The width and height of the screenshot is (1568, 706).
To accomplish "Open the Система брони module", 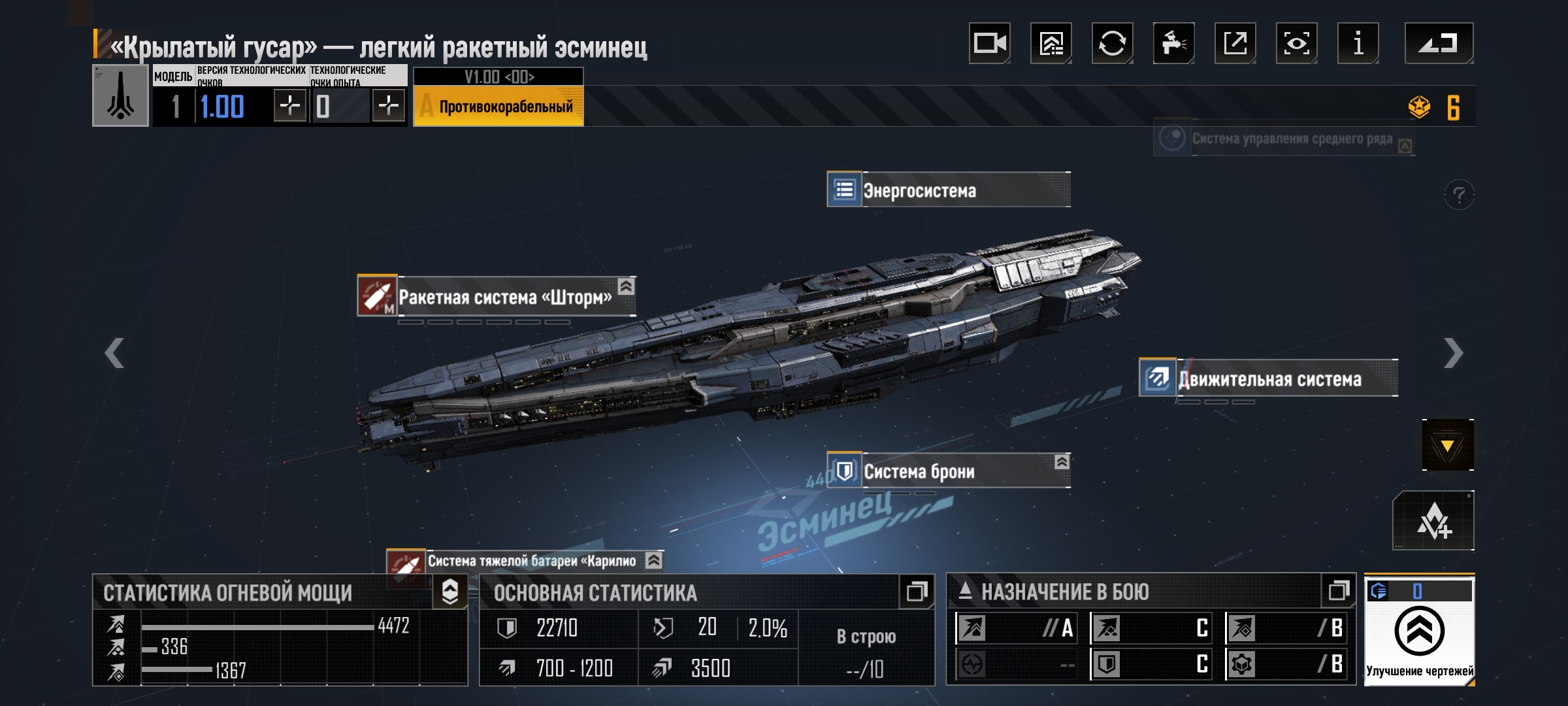I will click(x=949, y=471).
